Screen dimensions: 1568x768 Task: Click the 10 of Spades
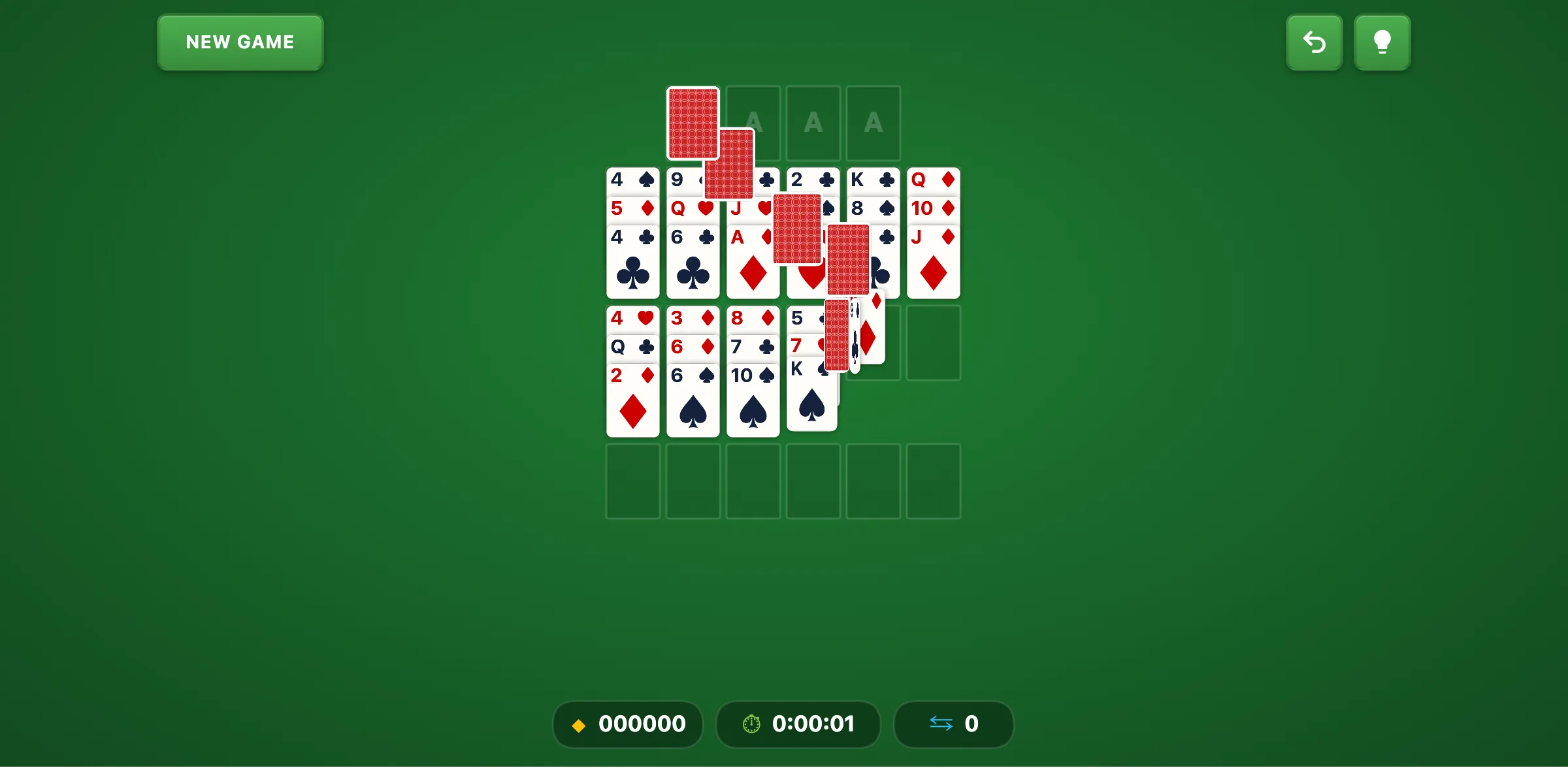click(x=753, y=402)
